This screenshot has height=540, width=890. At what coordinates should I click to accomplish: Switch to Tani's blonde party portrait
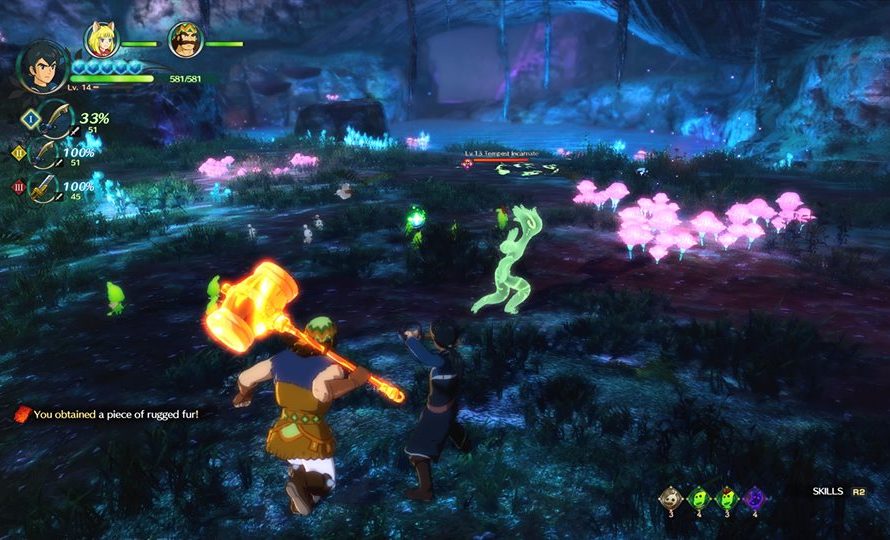101,40
